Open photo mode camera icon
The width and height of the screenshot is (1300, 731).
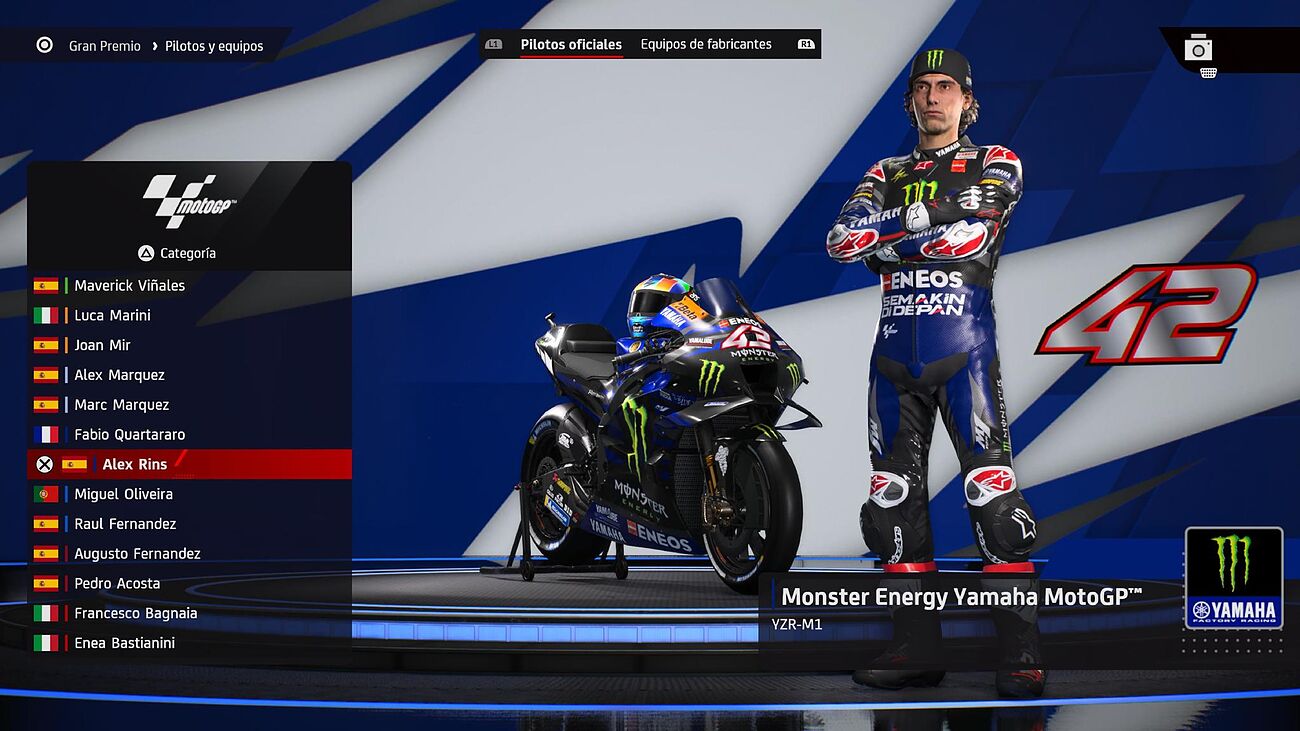(x=1198, y=47)
